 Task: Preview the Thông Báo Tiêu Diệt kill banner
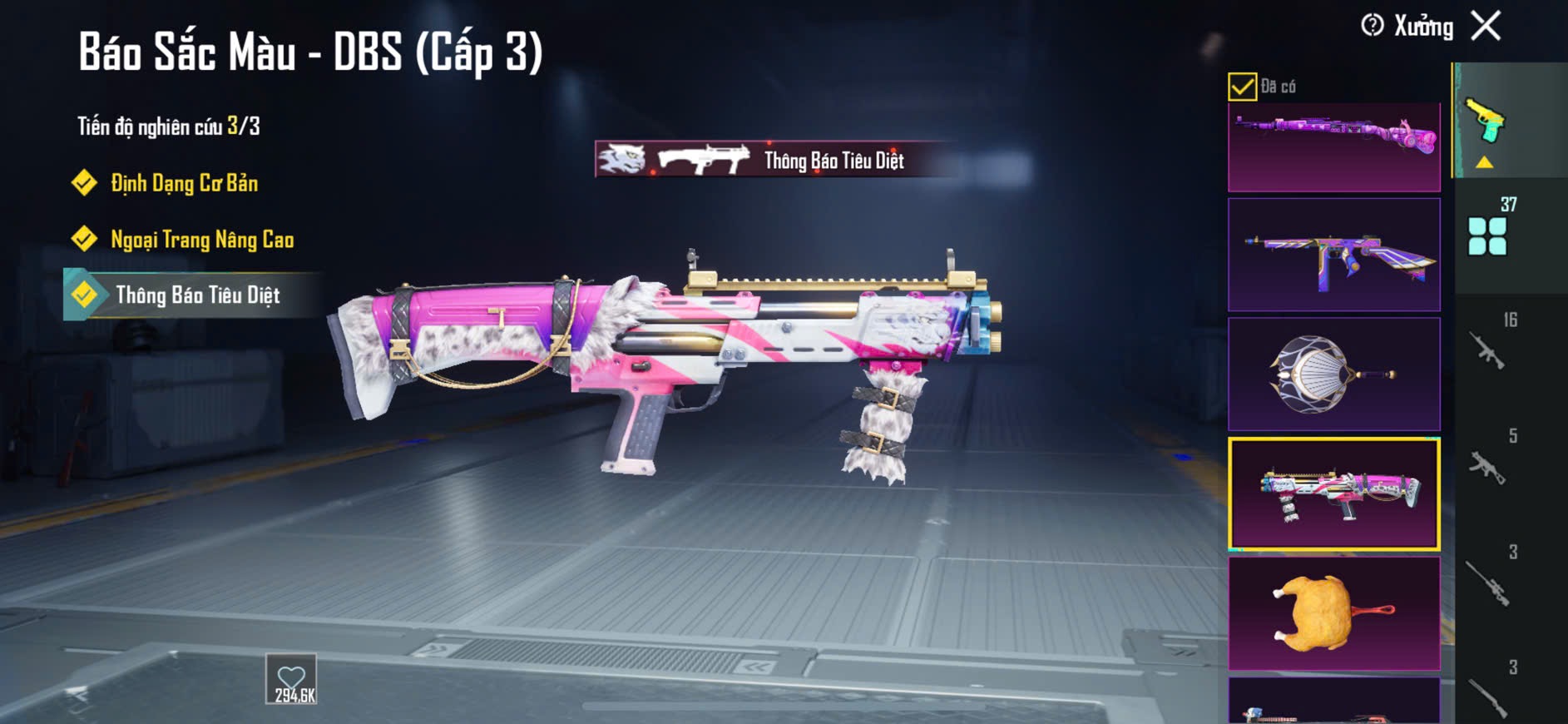[x=774, y=160]
